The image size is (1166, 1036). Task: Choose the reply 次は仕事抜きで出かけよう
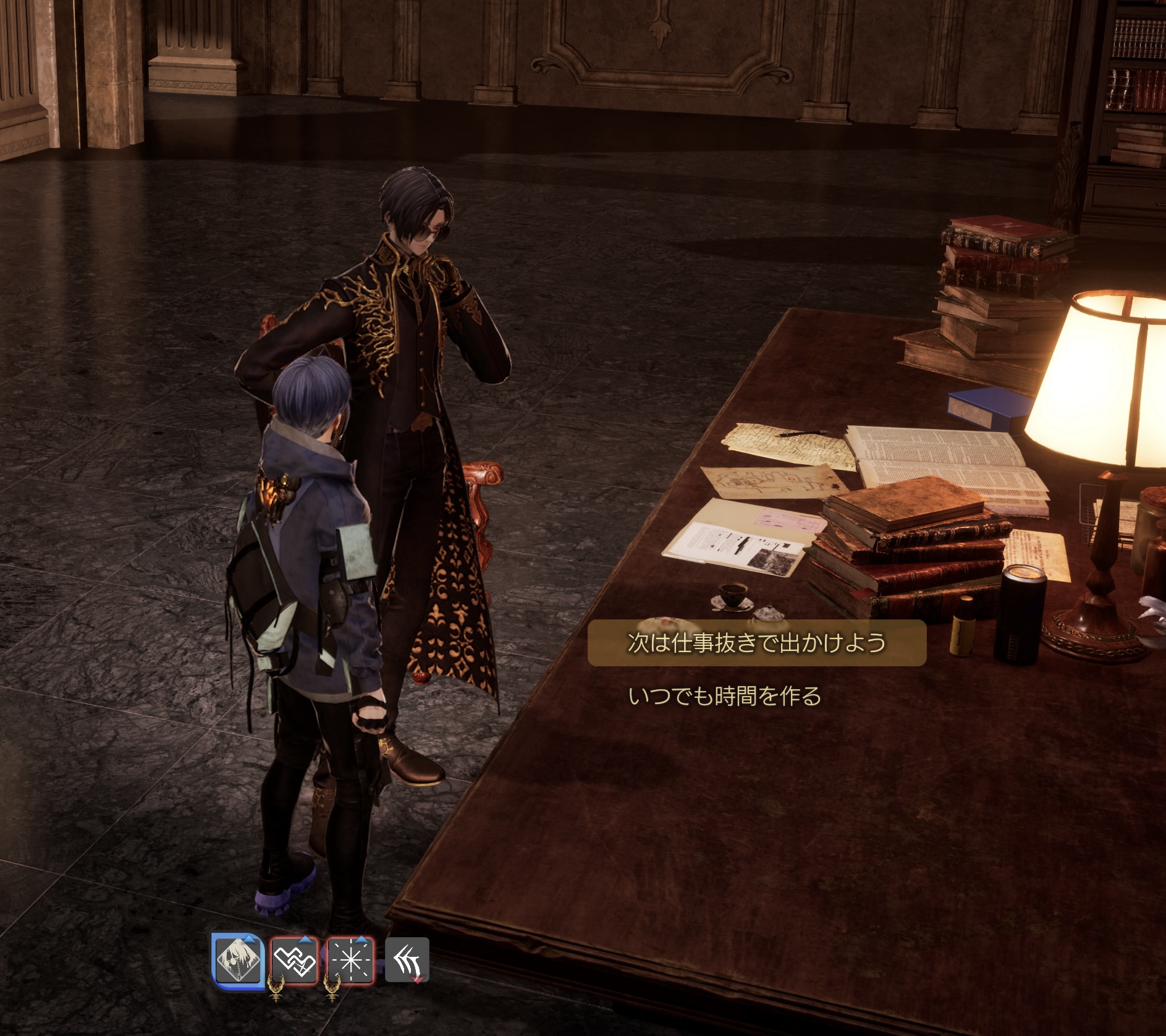click(756, 643)
